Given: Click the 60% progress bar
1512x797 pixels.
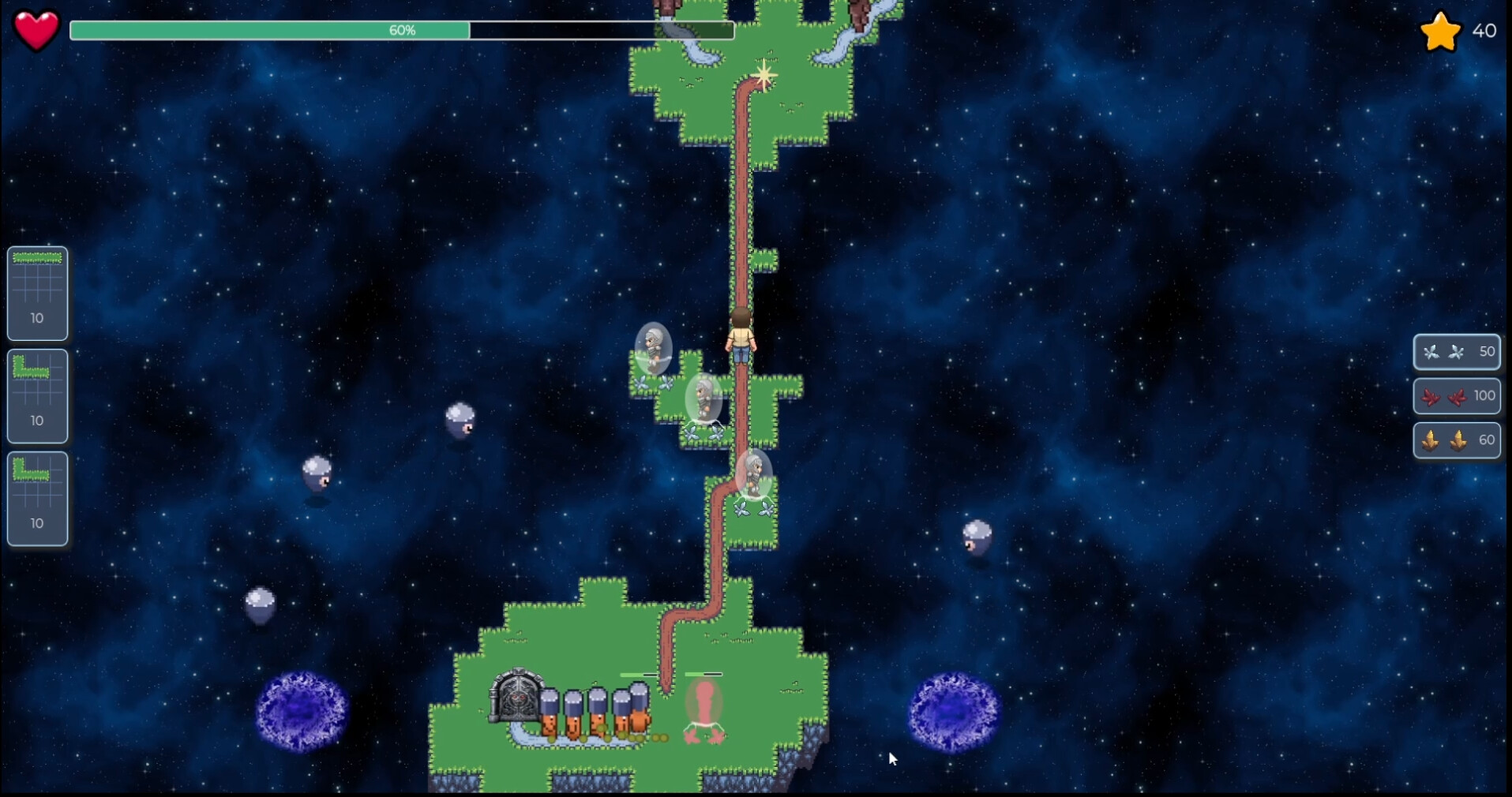Looking at the screenshot, I should (x=403, y=31).
